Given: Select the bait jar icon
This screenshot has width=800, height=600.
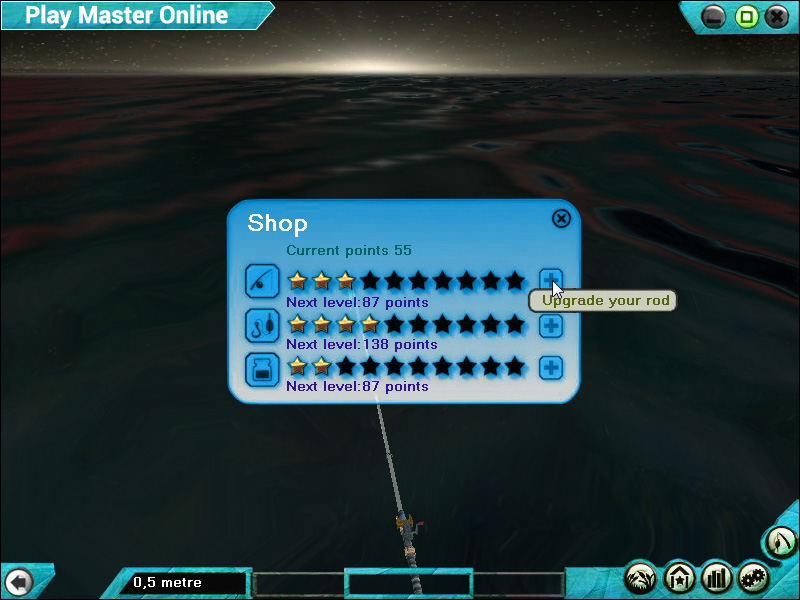Looking at the screenshot, I should pos(262,369).
